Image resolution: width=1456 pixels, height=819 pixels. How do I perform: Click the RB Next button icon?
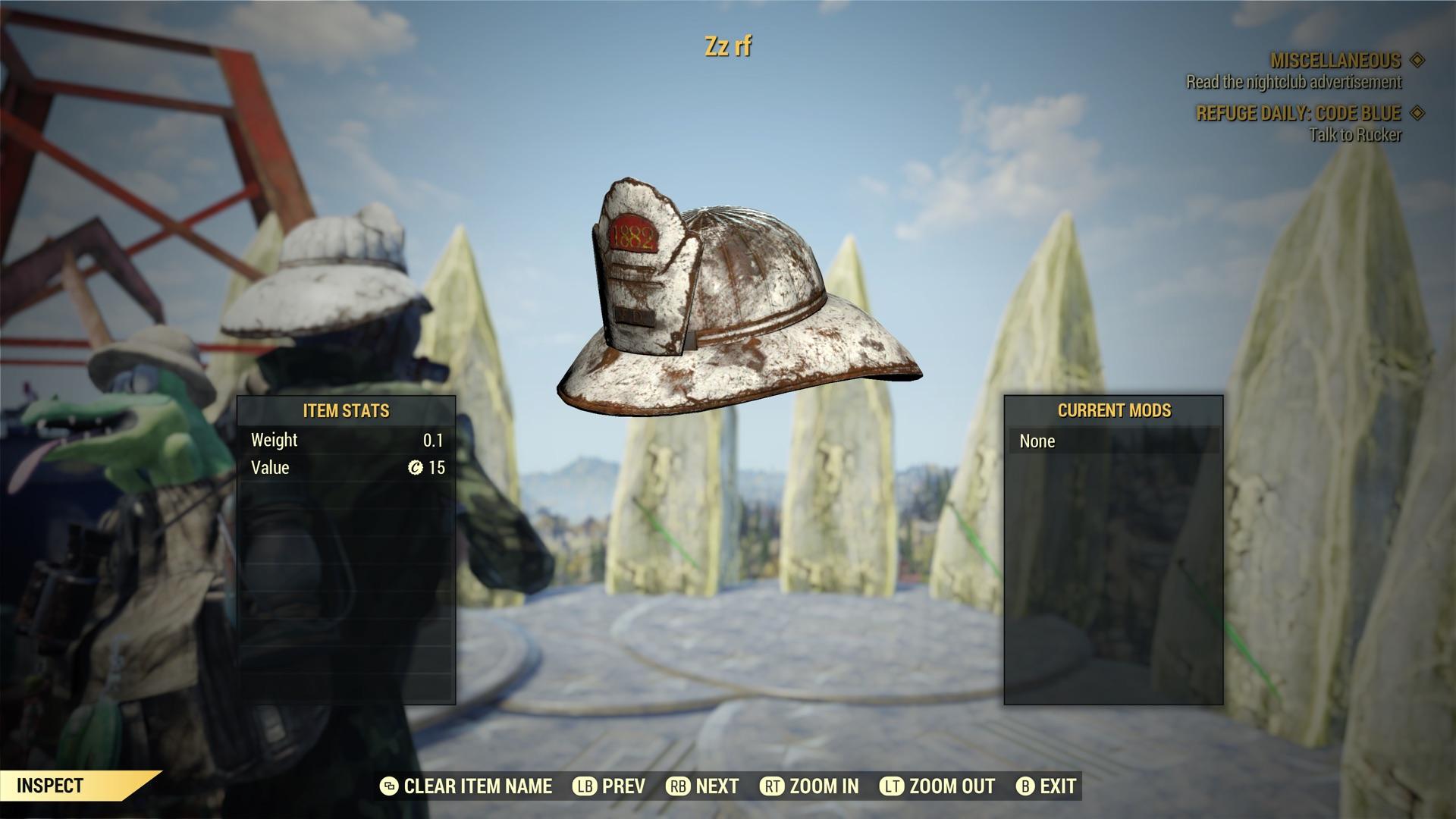tap(678, 786)
